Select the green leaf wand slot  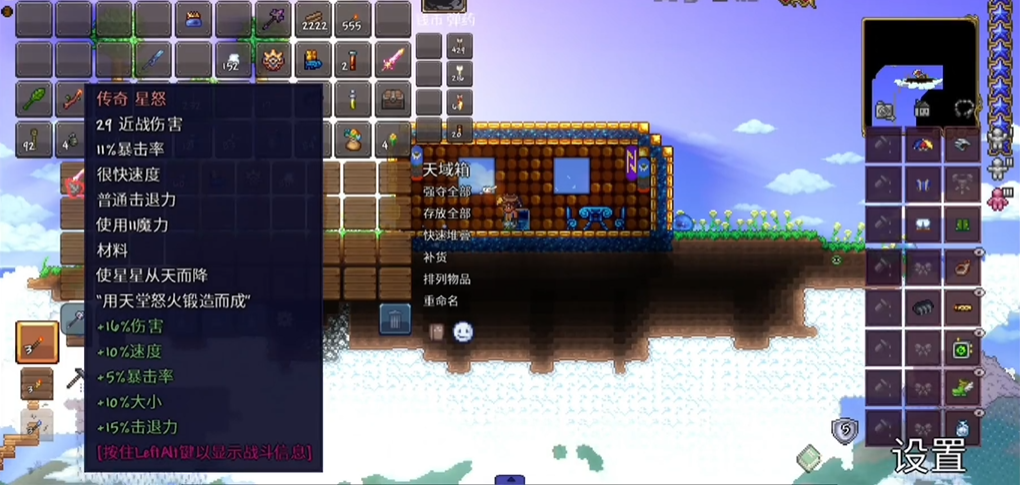pyautogui.click(x=34, y=99)
